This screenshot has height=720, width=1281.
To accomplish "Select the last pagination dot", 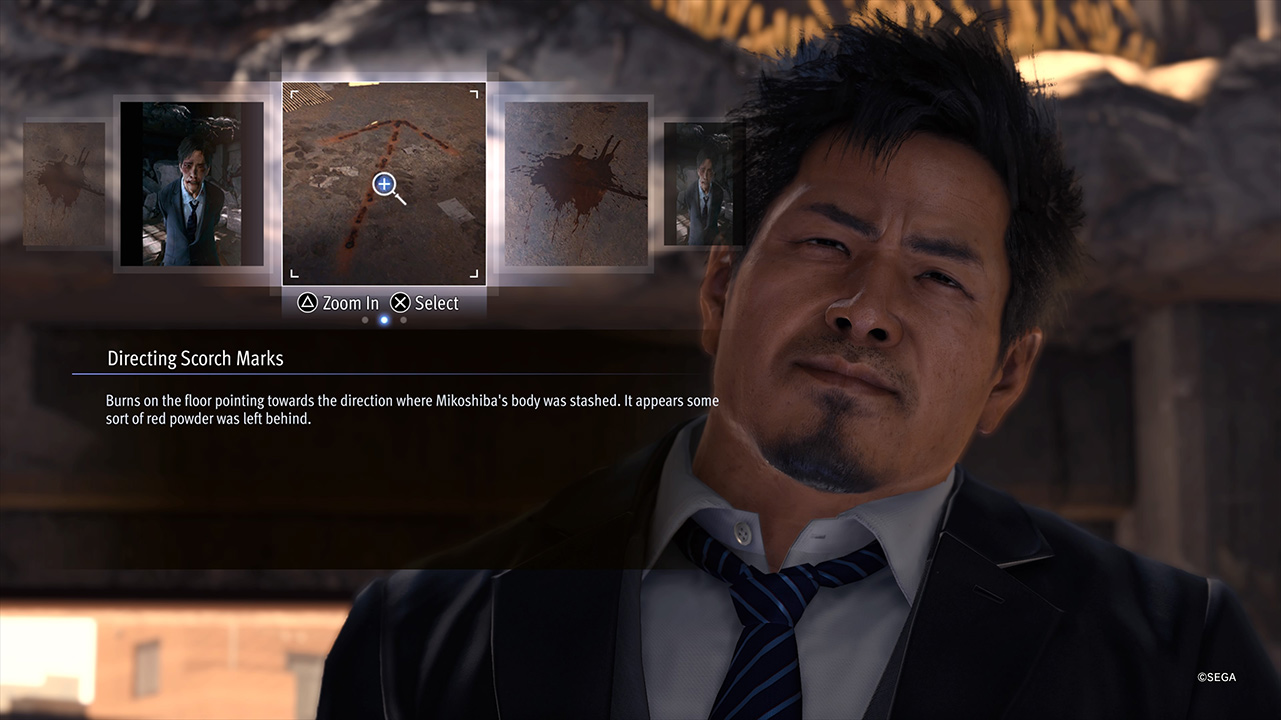I will (403, 320).
